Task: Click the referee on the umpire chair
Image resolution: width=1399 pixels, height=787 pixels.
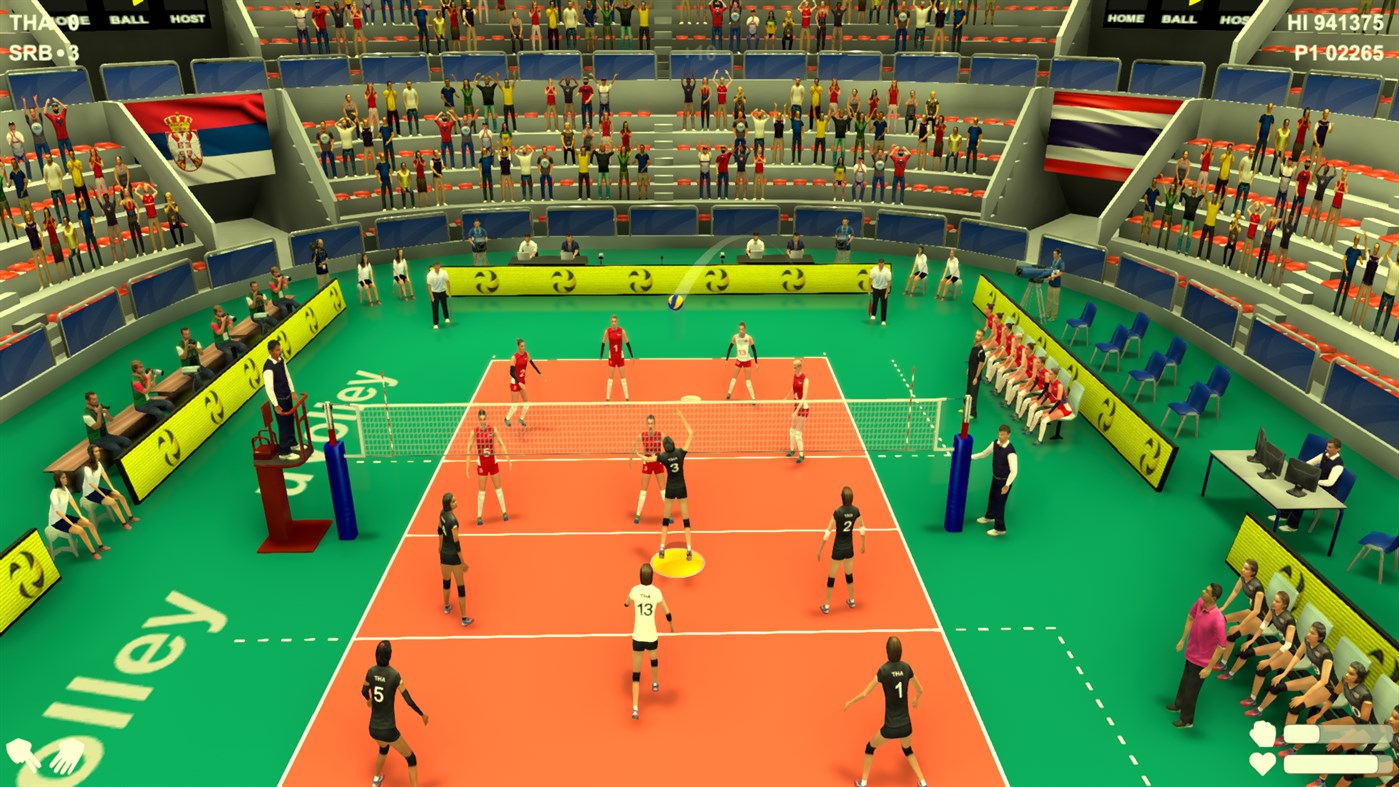Action: 277,390
